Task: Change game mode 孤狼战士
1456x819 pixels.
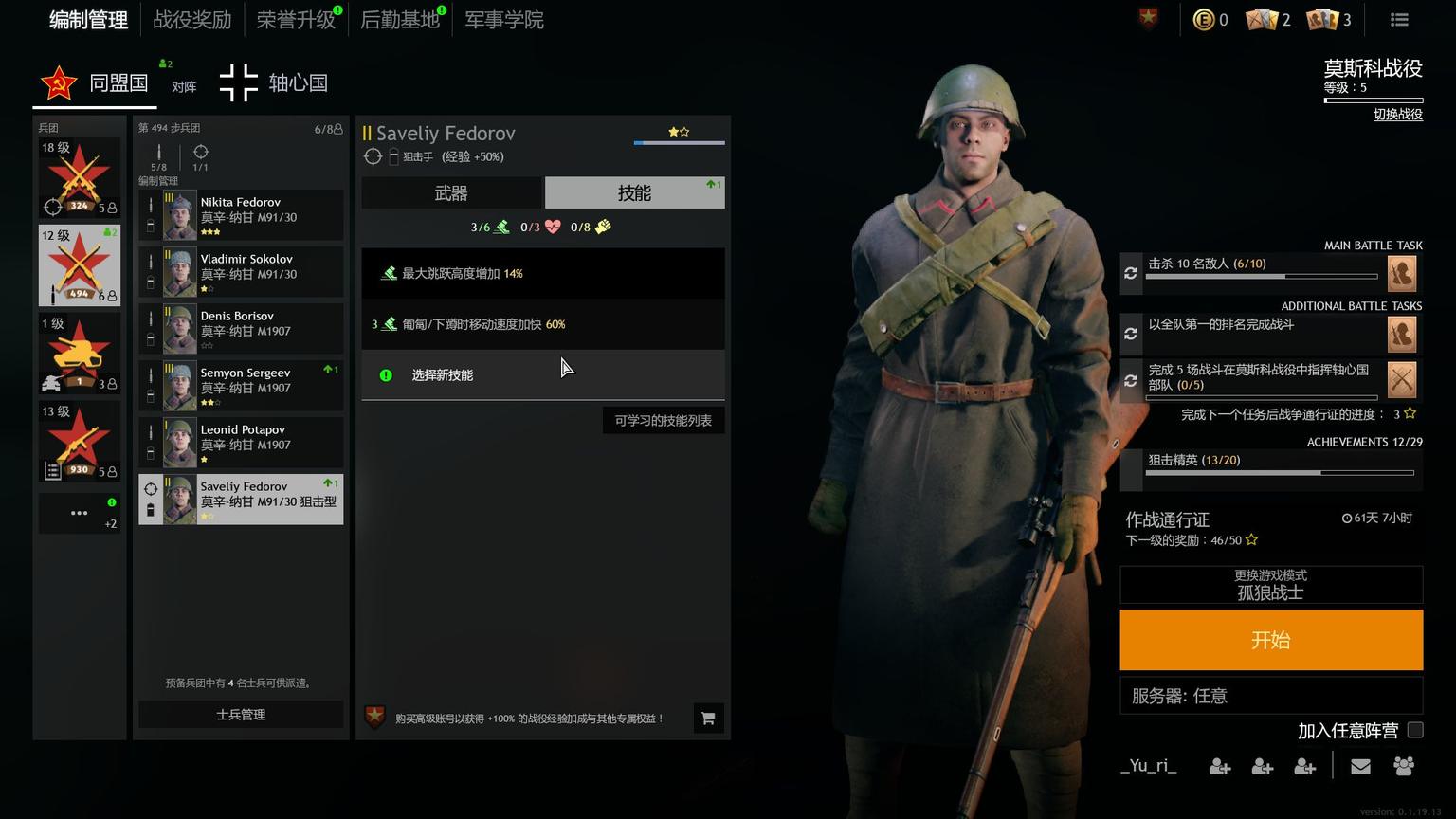Action: (x=1270, y=585)
